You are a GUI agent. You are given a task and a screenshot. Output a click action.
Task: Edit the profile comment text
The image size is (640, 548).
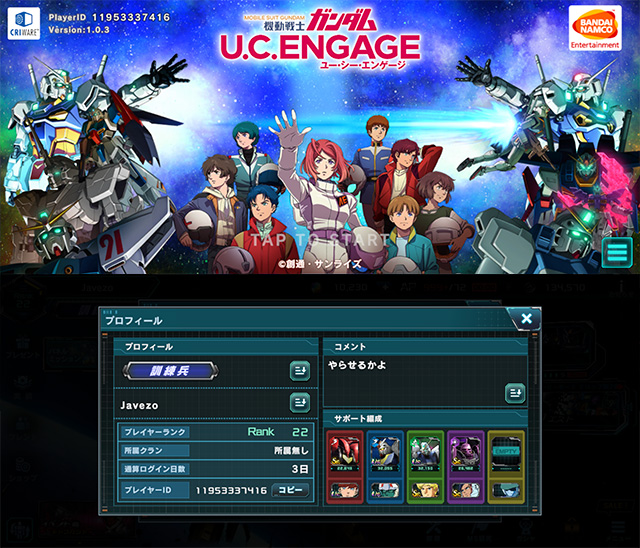click(514, 393)
